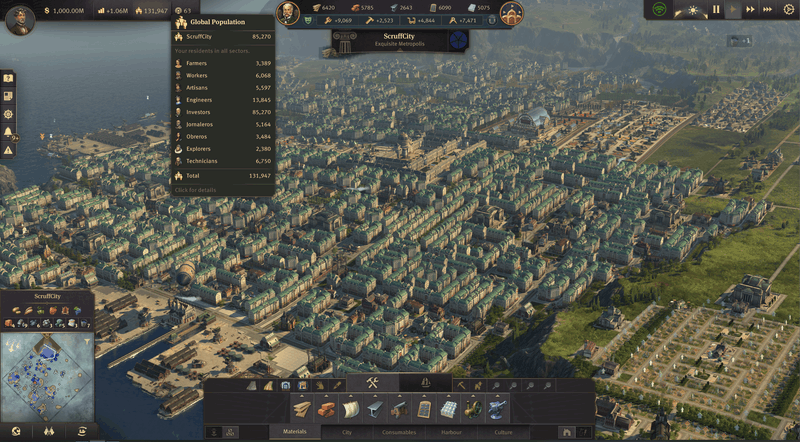Open the gear options menu
This screenshot has width=800, height=442.
(x=788, y=9)
